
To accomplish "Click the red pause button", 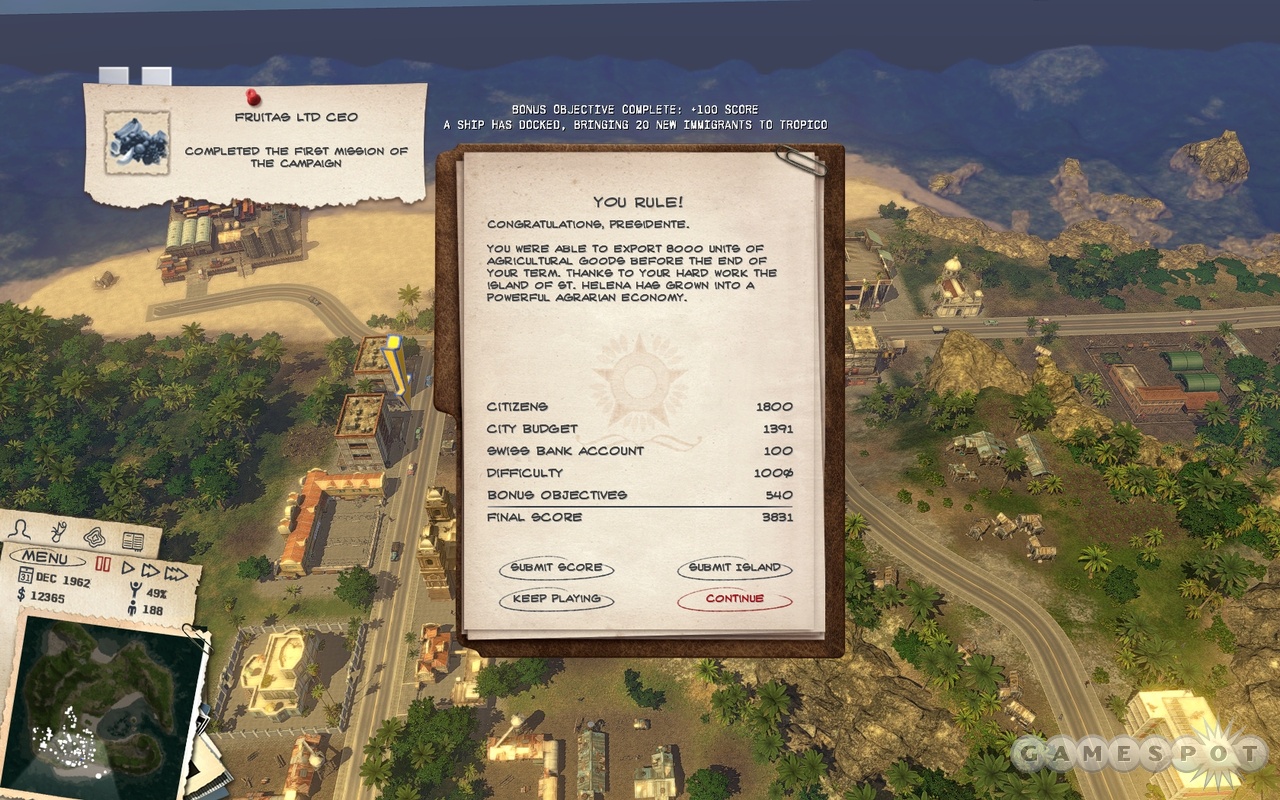I will pos(102,565).
